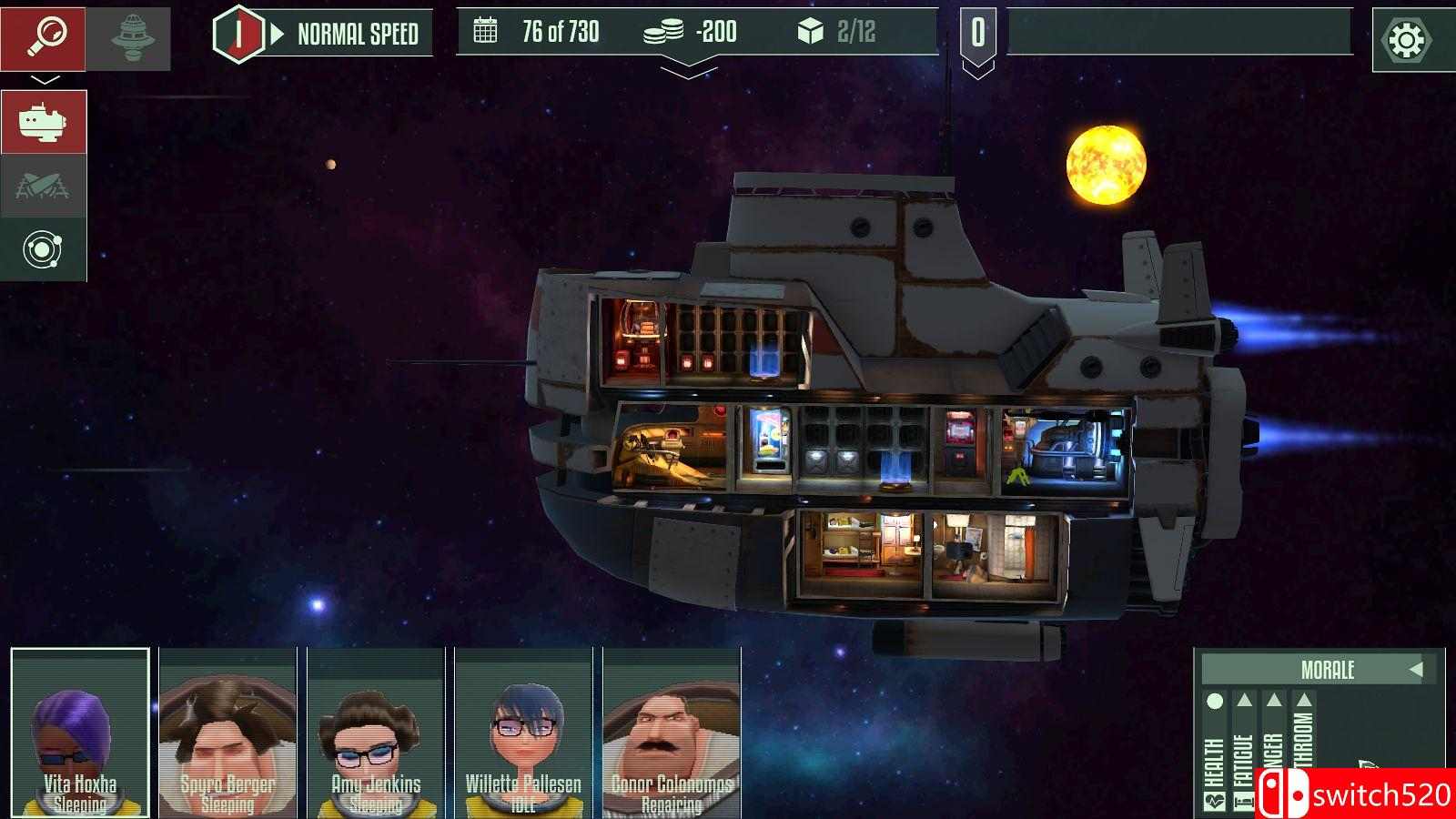
Task: Show the solar system orbit map
Action: pos(43,249)
